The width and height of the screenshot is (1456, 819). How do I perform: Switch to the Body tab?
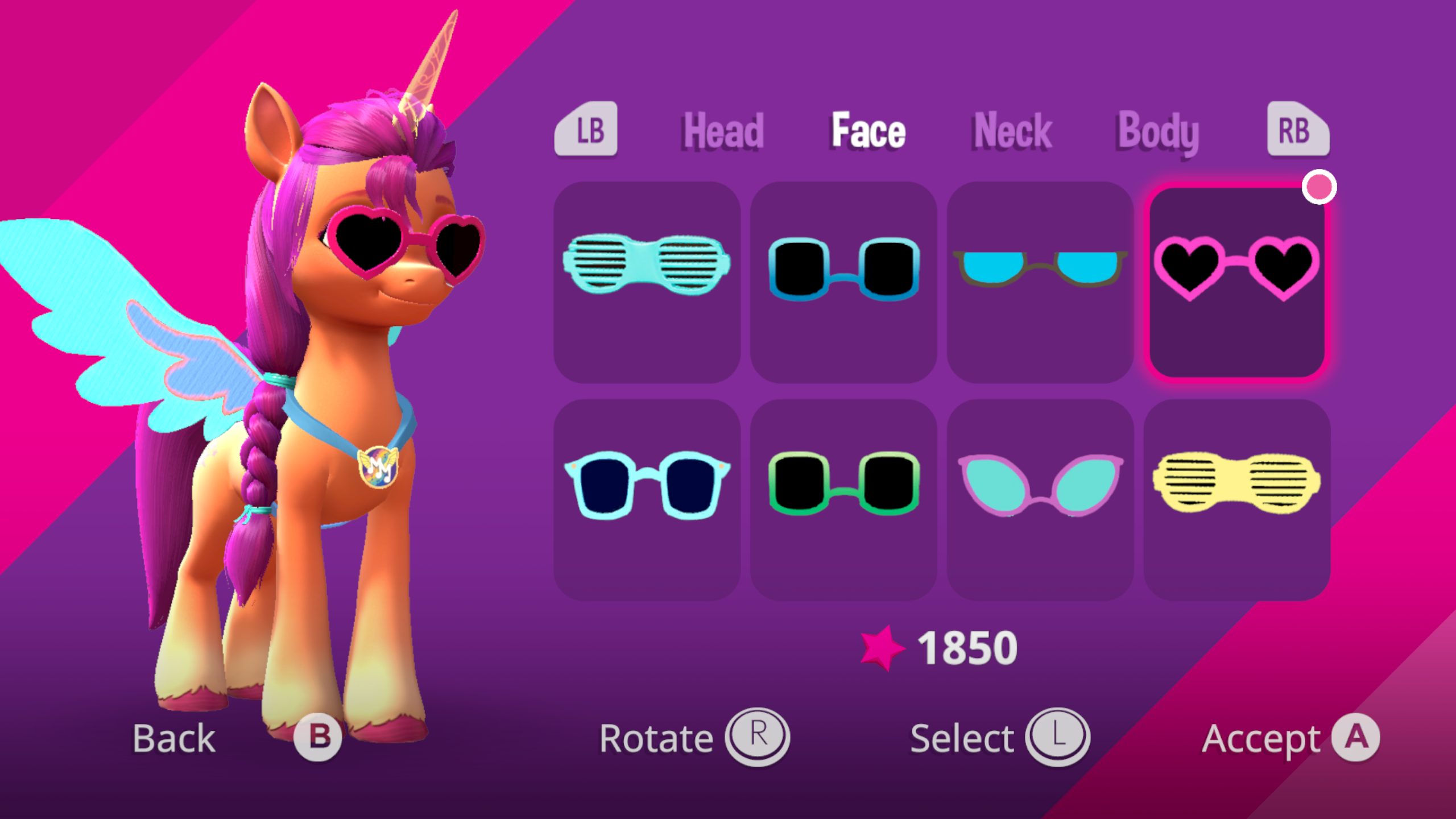click(1158, 132)
